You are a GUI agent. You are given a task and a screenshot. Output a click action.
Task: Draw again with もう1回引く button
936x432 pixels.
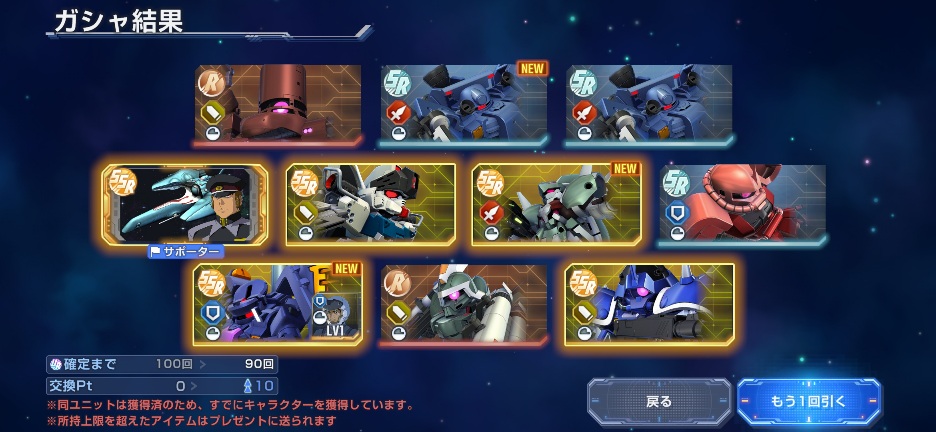tap(808, 401)
